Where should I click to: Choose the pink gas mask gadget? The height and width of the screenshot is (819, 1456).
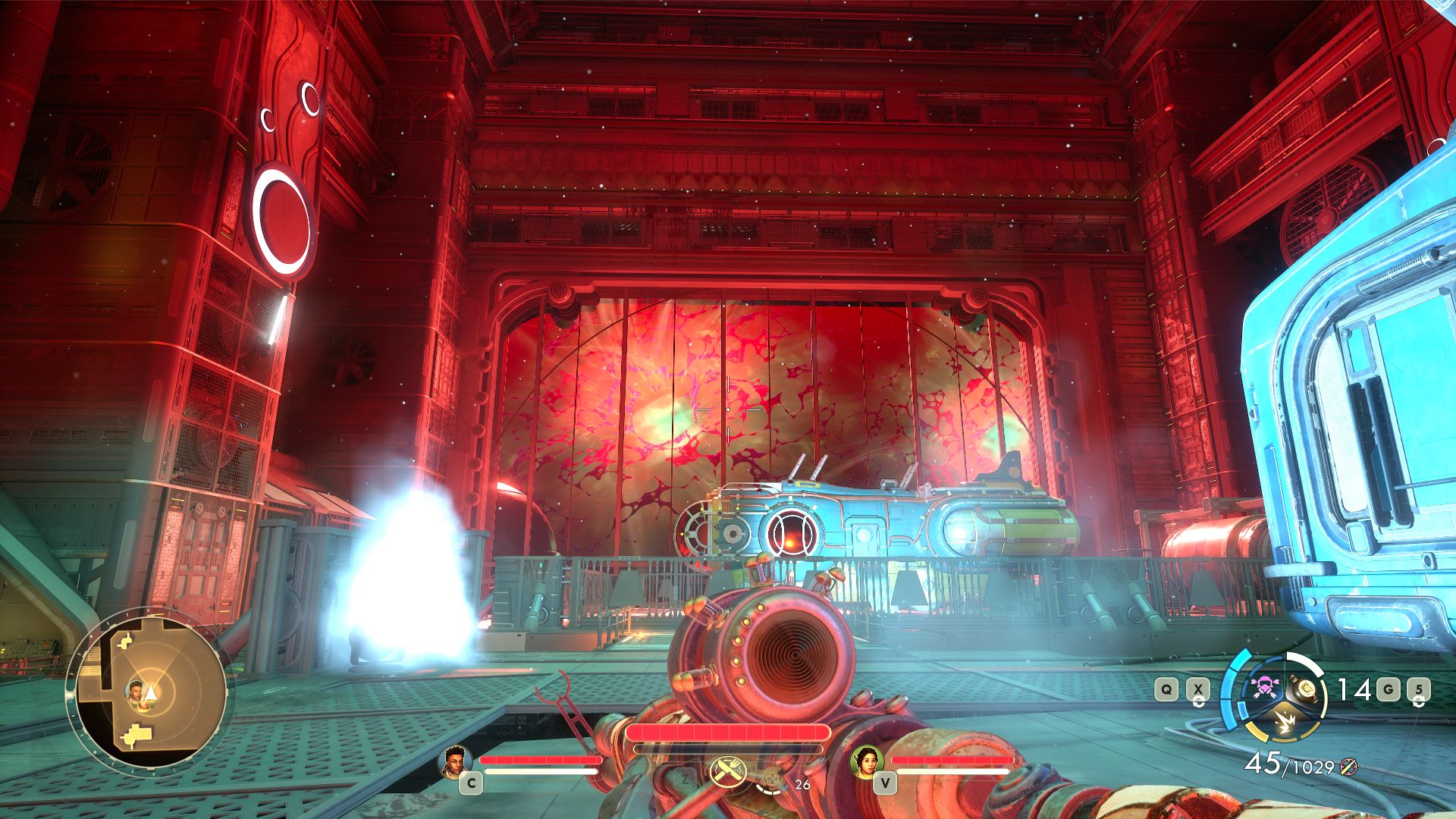click(x=1264, y=688)
